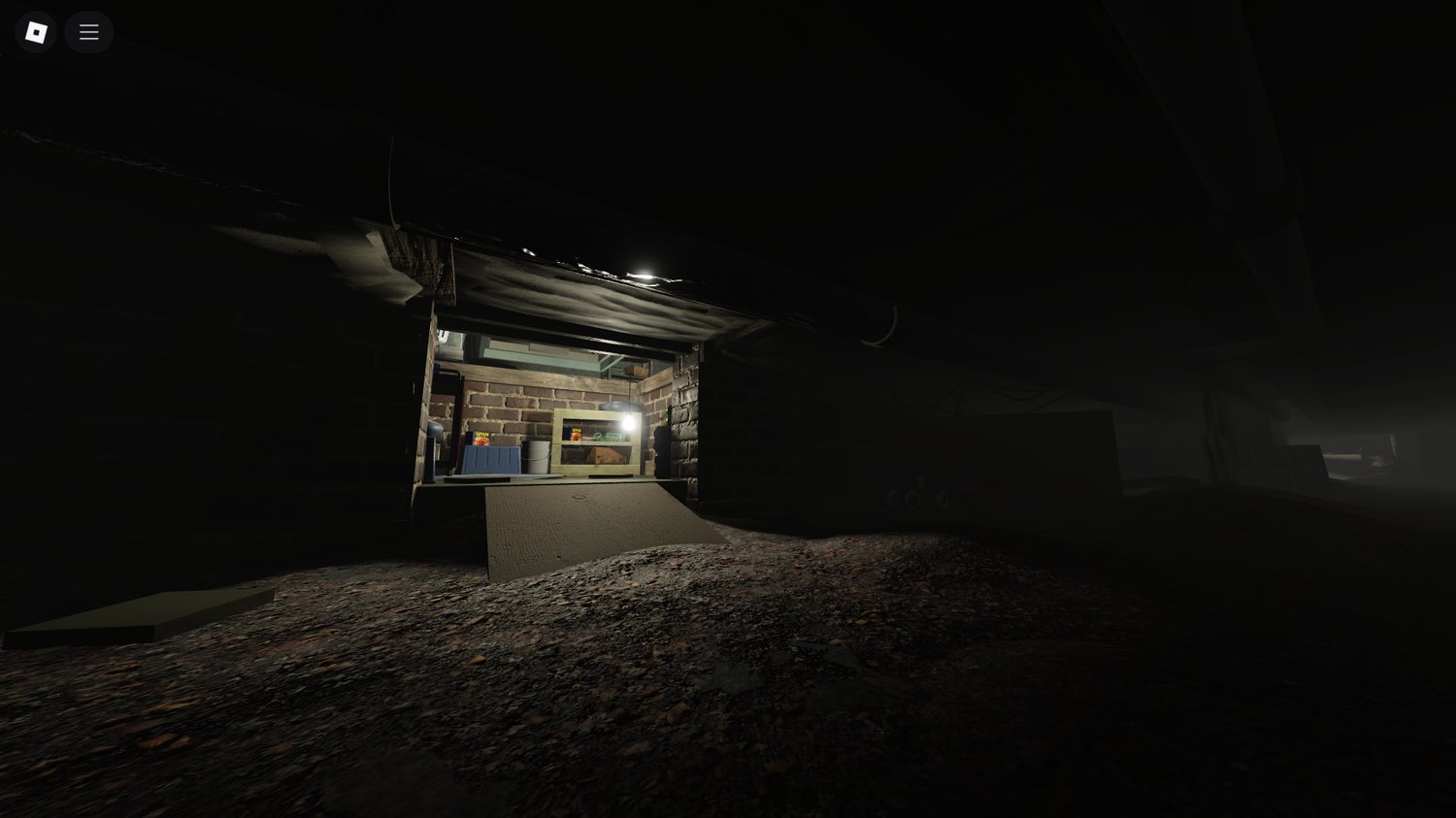Click the Roblox logo icon
This screenshot has width=1456, height=818.
pos(35,32)
